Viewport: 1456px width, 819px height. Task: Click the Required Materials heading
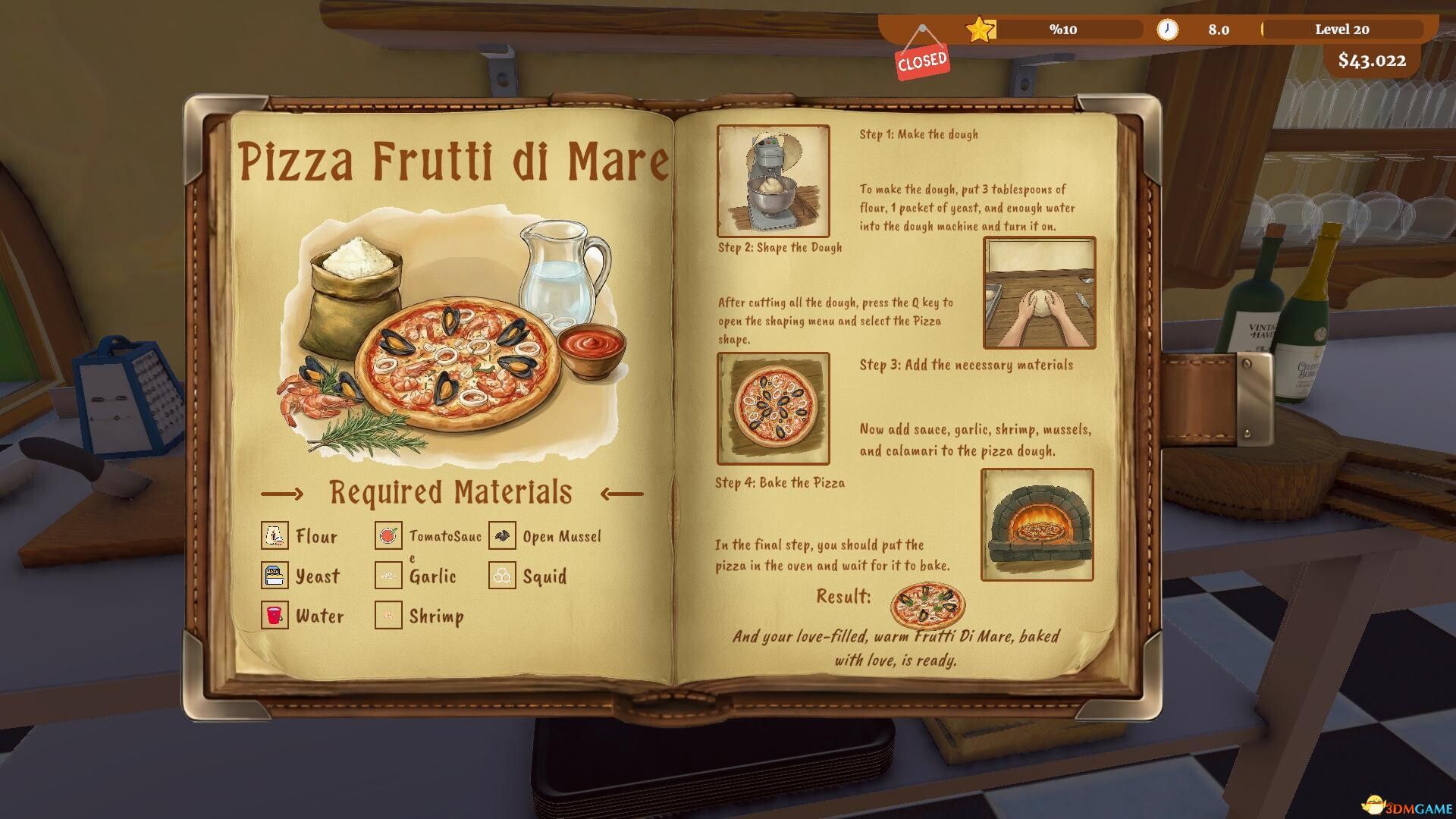click(x=450, y=491)
